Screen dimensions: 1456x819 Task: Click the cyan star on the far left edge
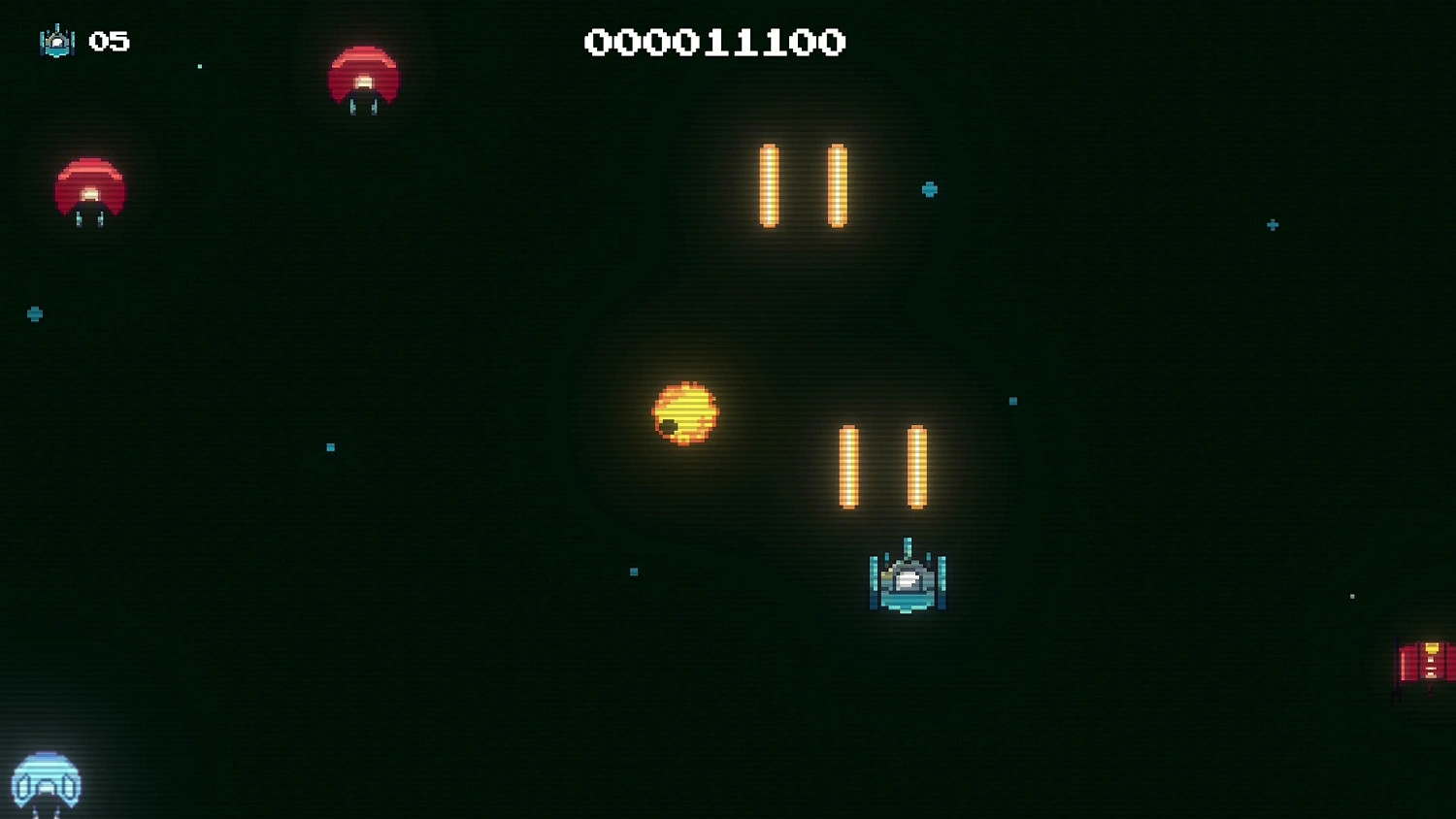point(33,313)
